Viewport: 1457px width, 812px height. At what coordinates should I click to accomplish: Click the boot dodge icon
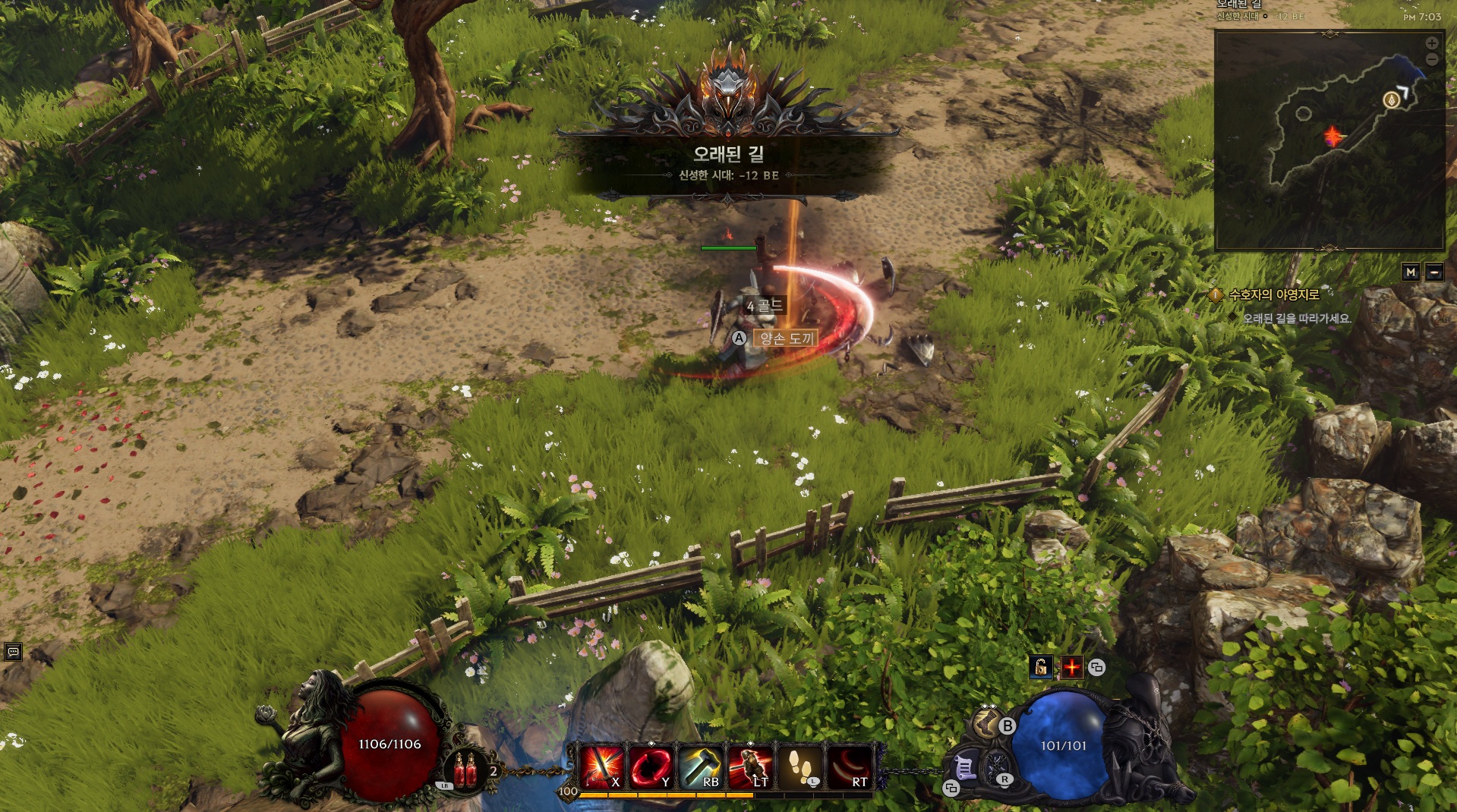(x=986, y=724)
